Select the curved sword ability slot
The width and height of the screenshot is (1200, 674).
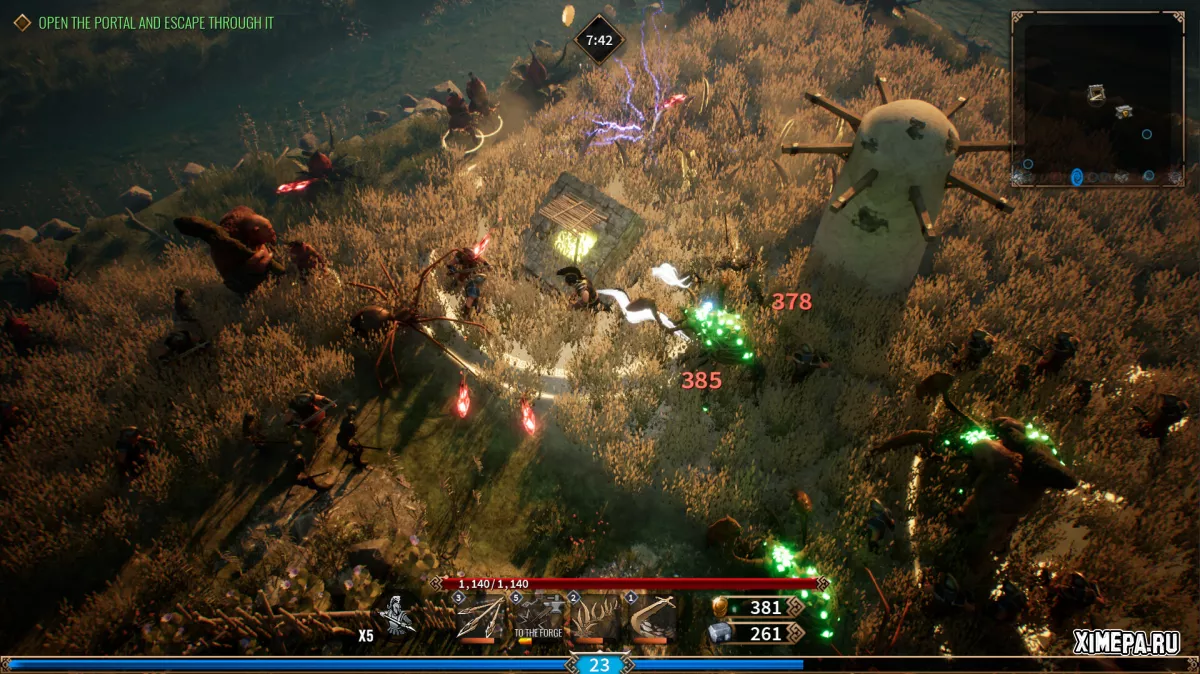(x=652, y=618)
